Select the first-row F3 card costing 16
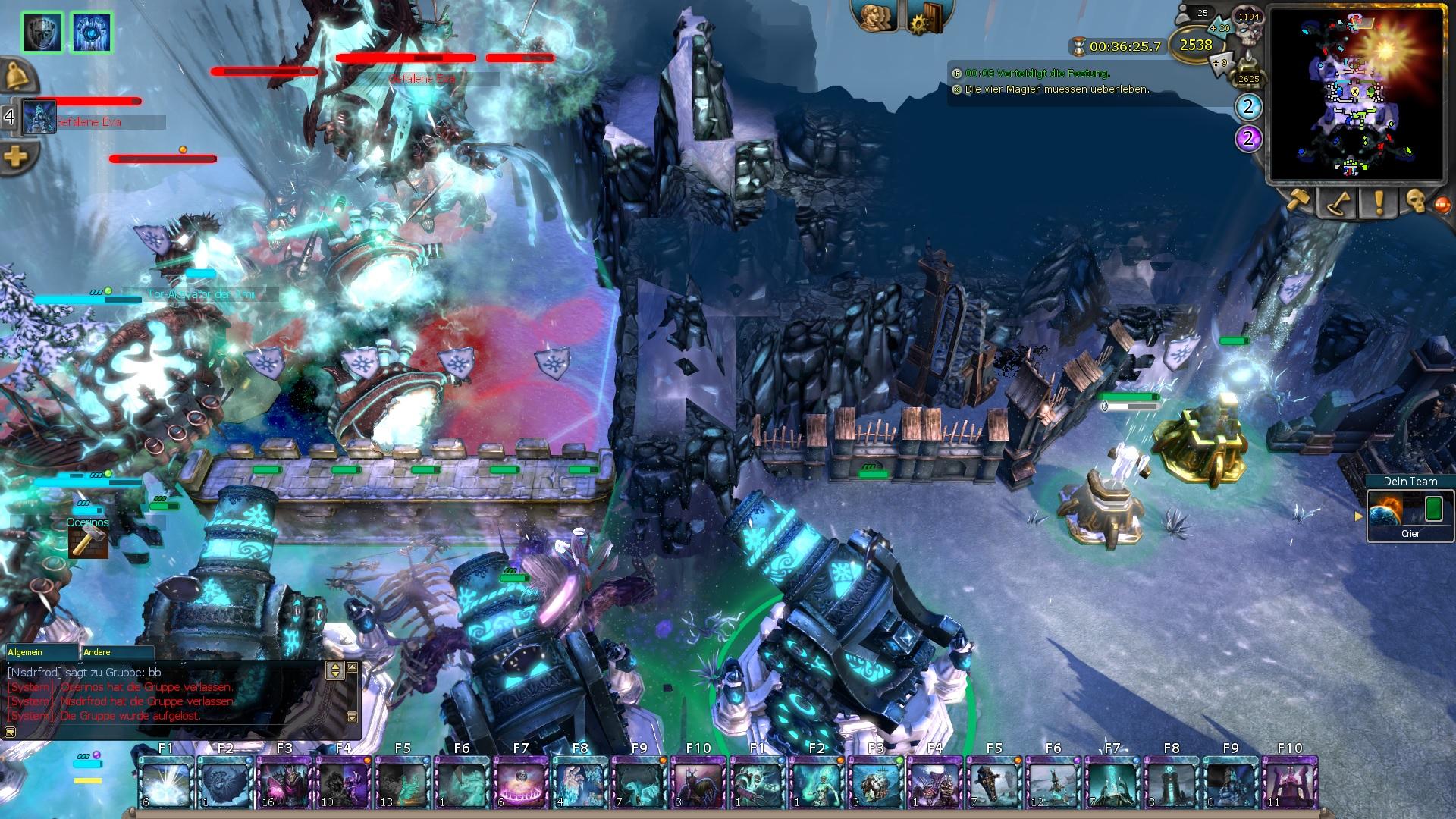1456x819 pixels. [284, 782]
